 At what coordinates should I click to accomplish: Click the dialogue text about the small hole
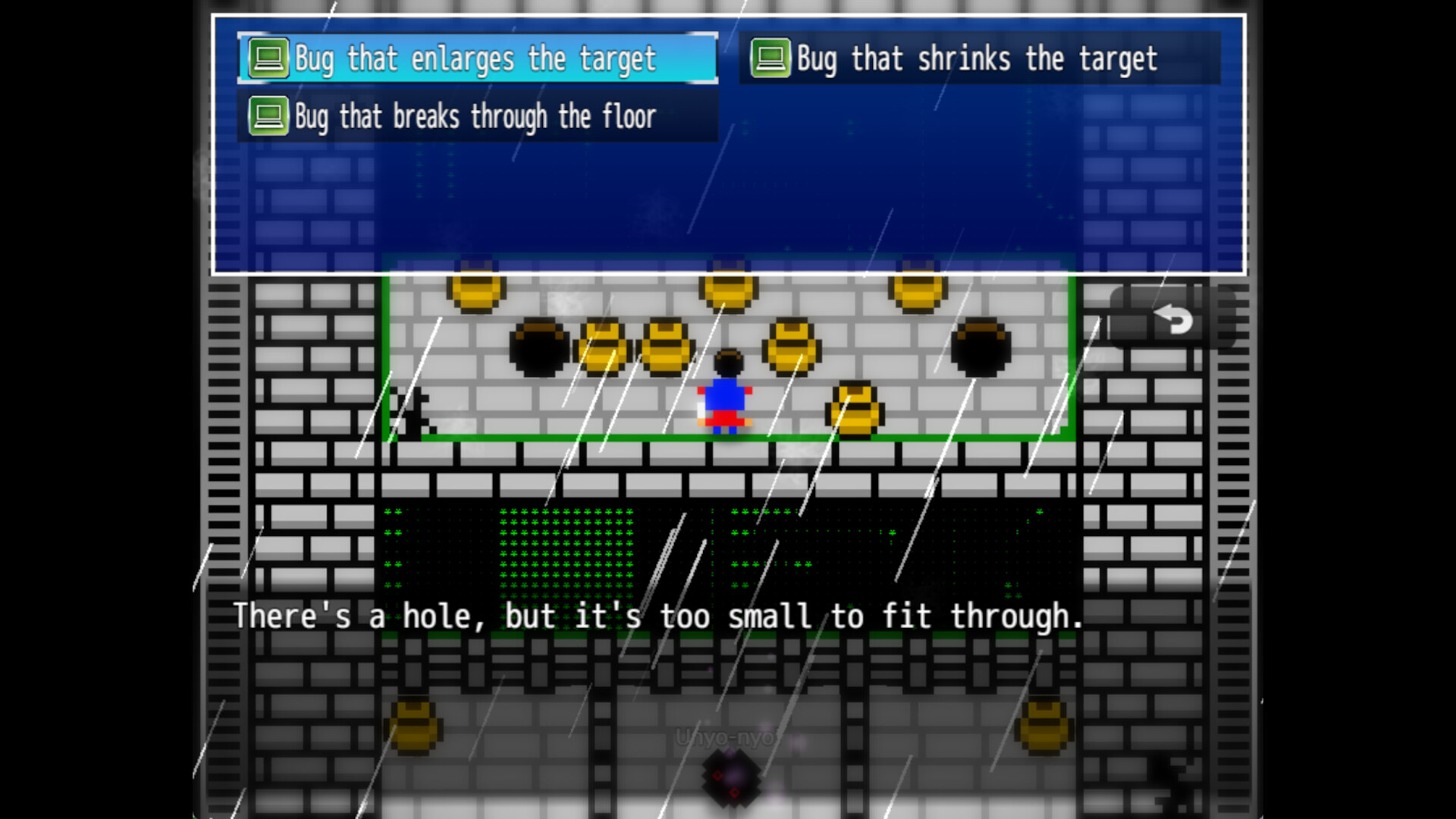(x=658, y=617)
